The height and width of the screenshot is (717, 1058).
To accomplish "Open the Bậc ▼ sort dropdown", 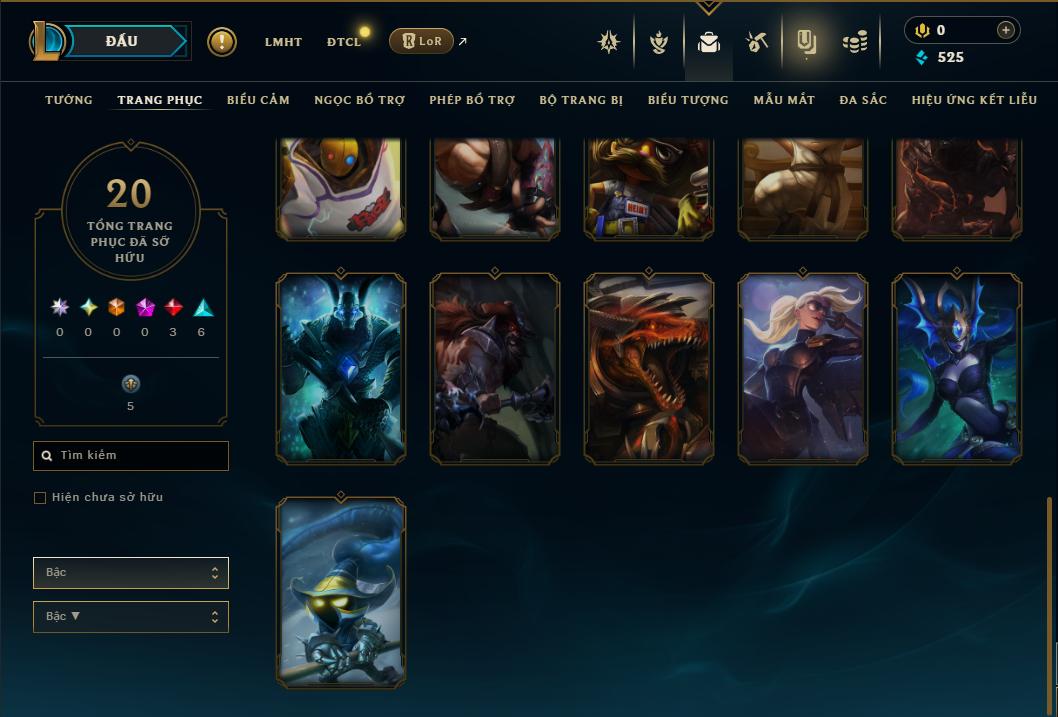I will tap(131, 617).
